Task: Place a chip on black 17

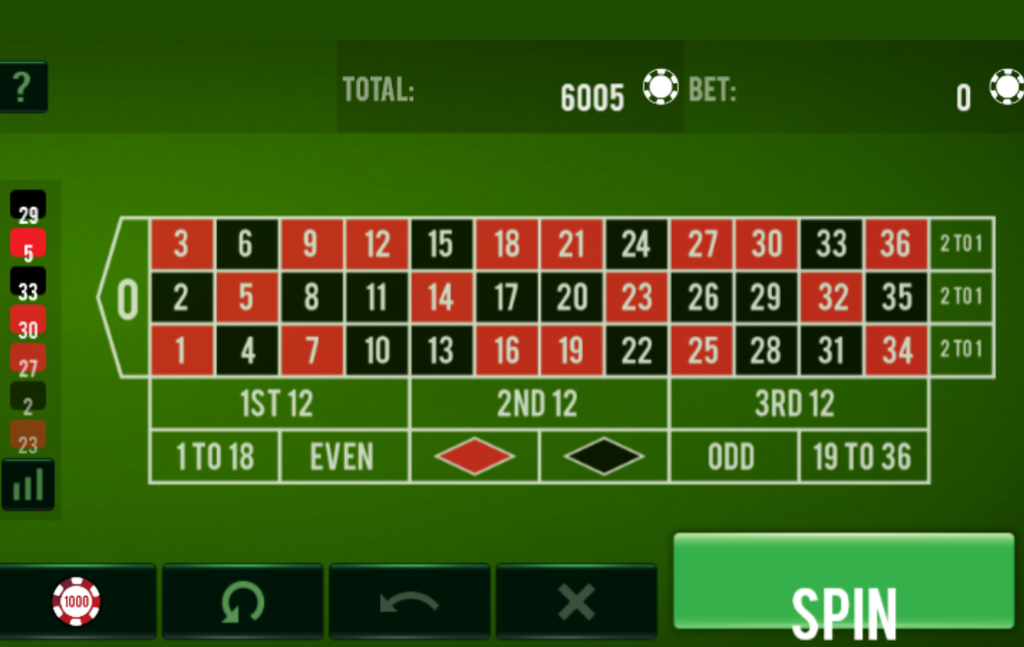Action: [x=507, y=298]
